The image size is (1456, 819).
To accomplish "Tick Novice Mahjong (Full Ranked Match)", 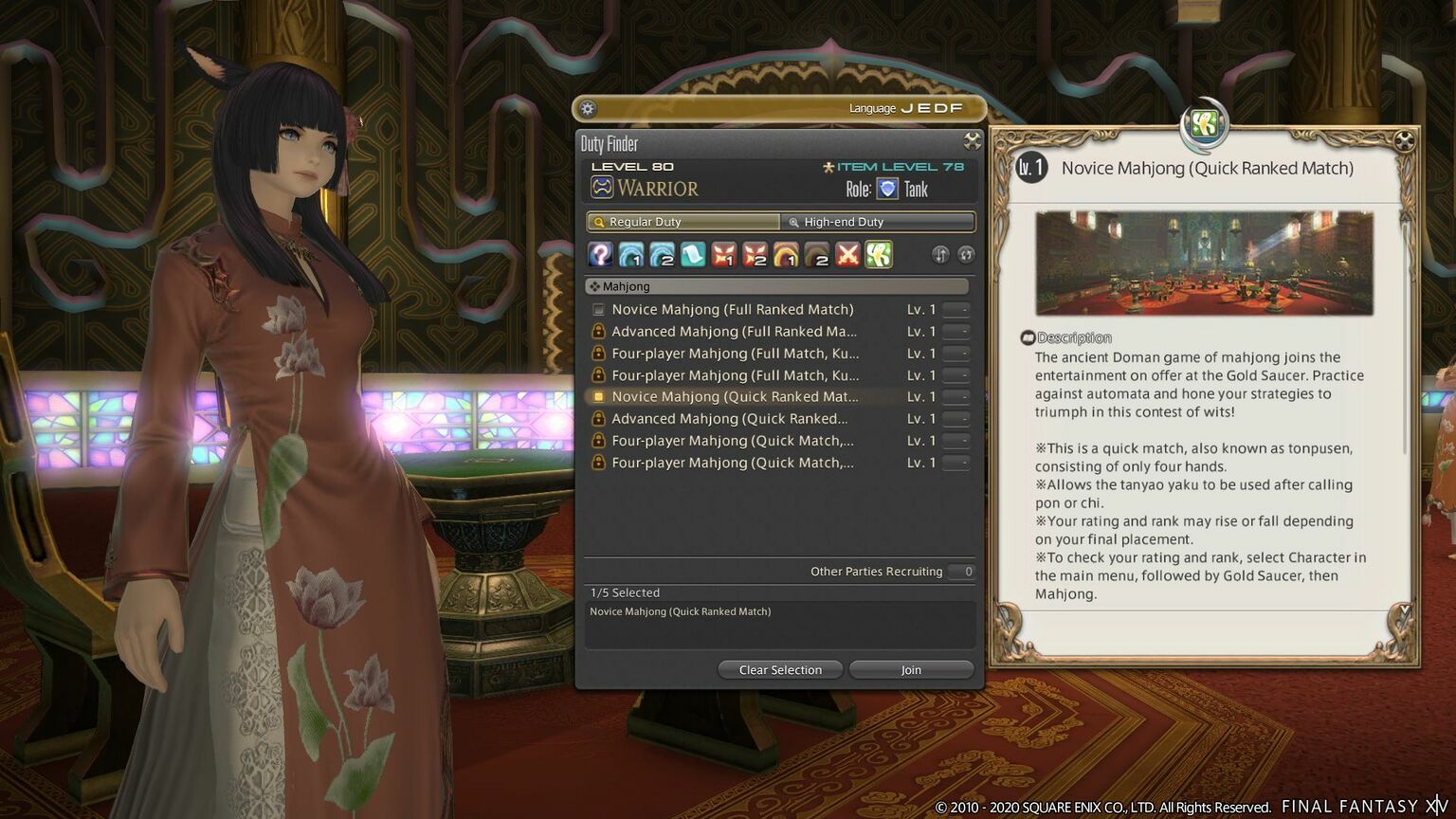I will click(x=599, y=310).
